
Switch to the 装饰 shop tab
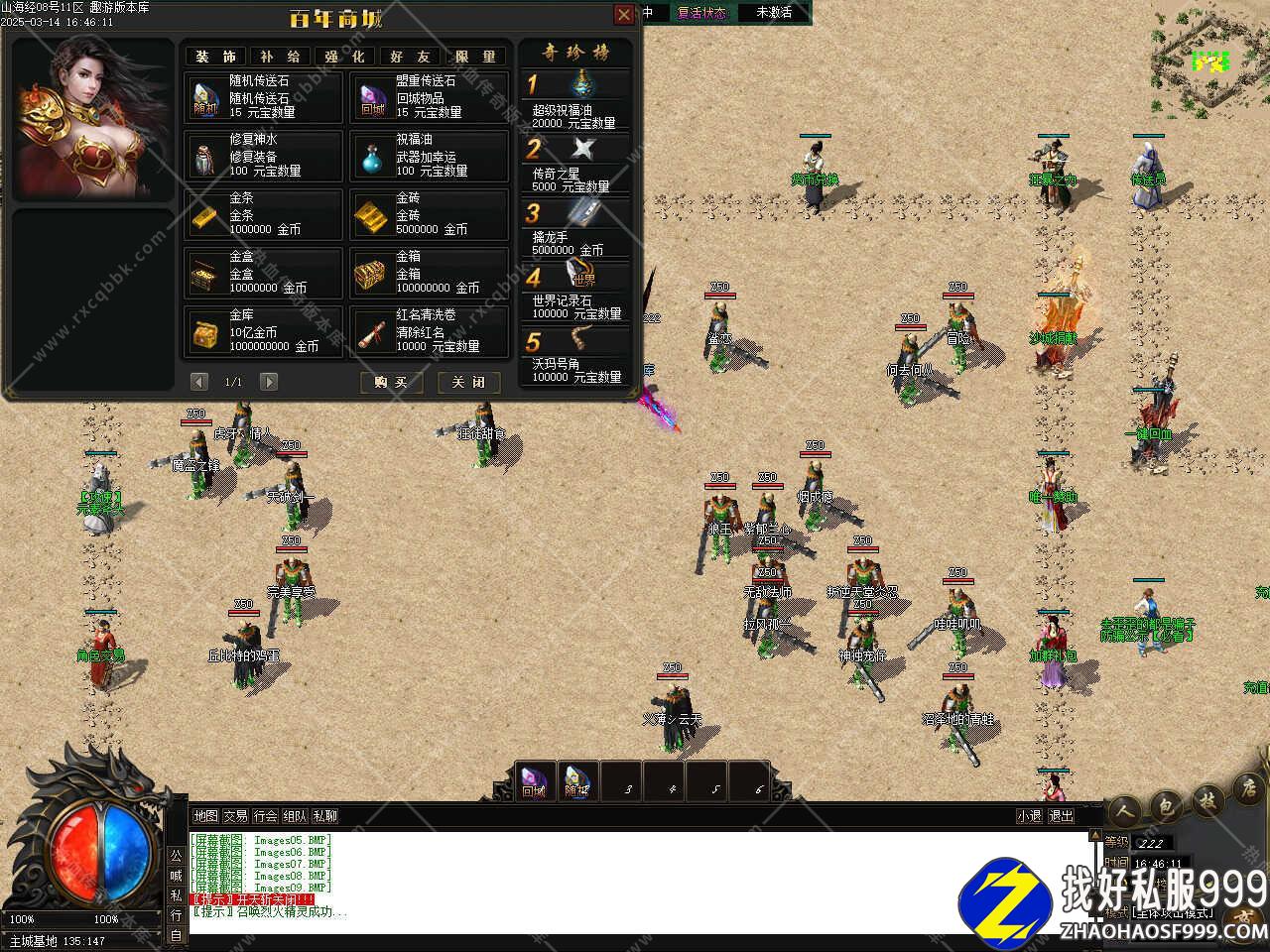216,57
